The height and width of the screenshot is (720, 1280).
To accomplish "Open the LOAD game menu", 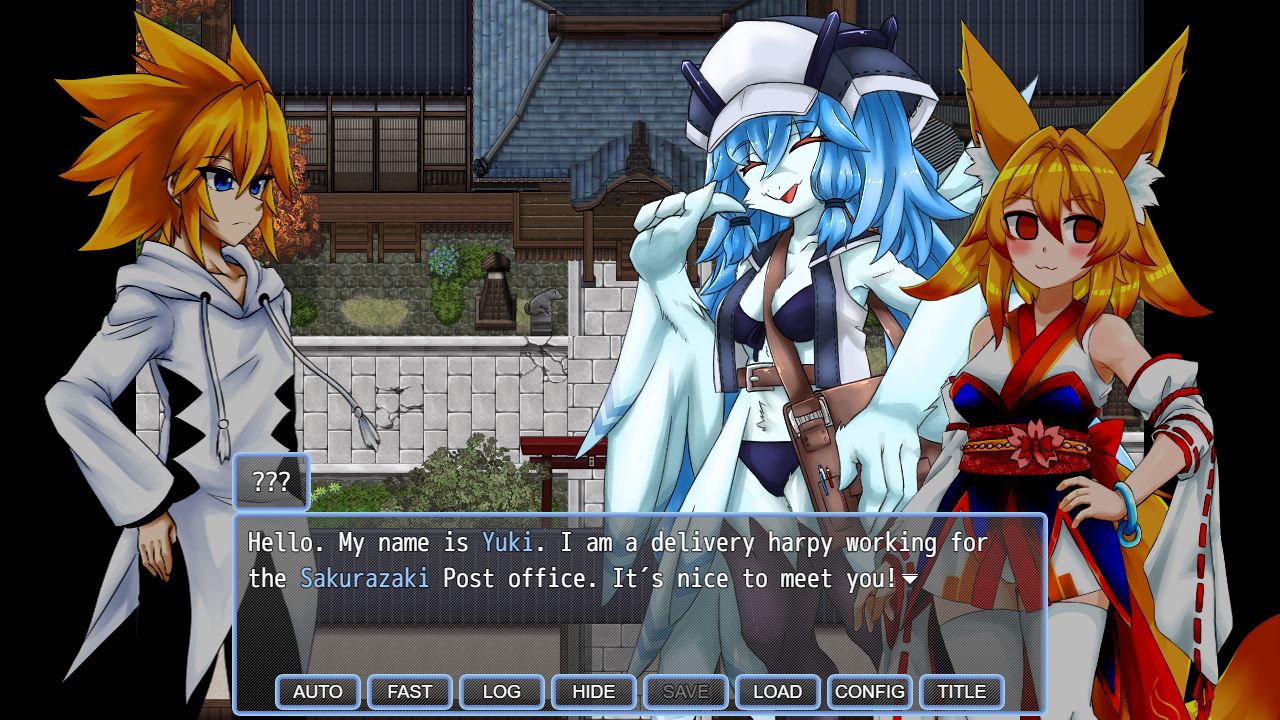I will pos(778,691).
